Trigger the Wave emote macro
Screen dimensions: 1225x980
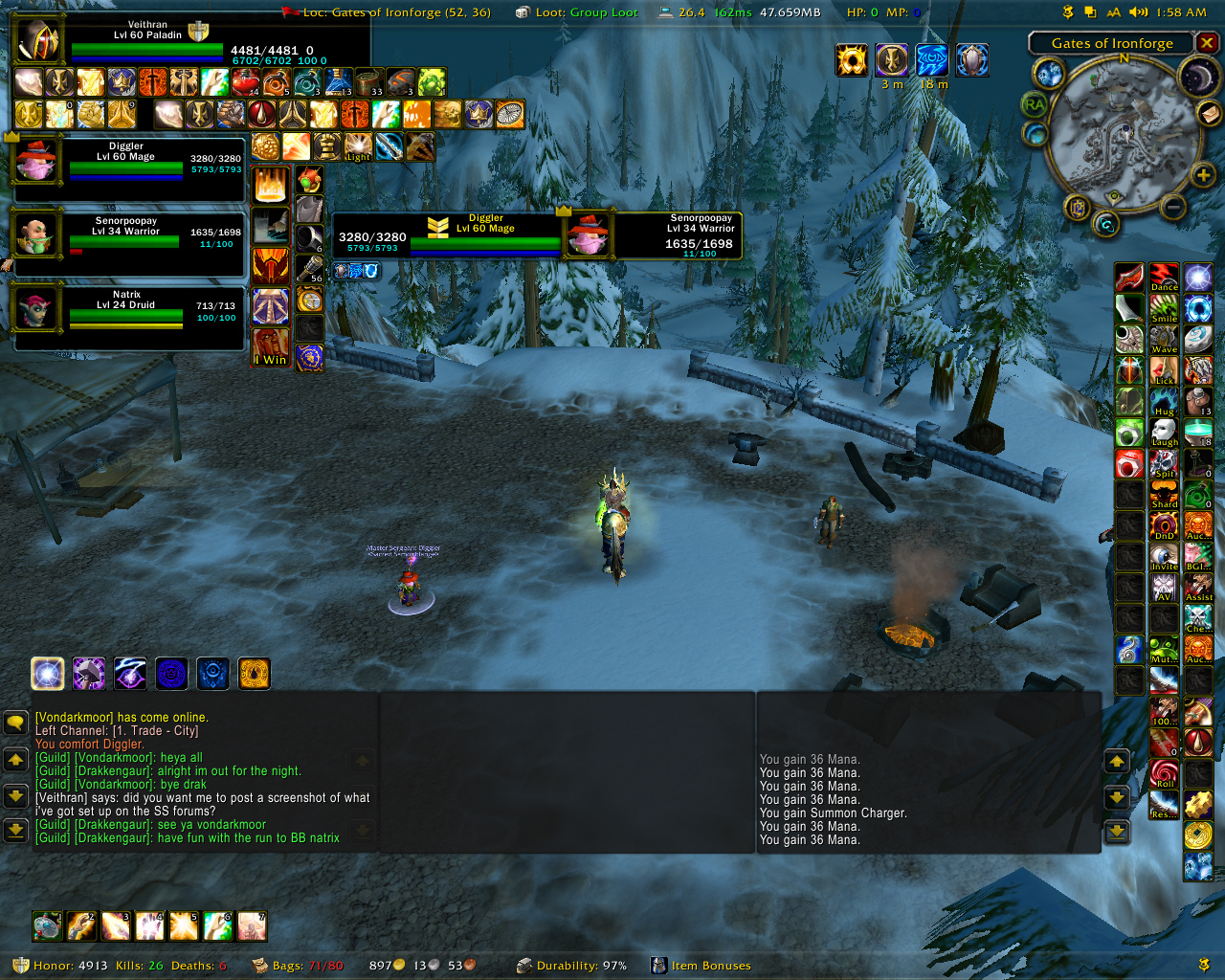point(1164,340)
